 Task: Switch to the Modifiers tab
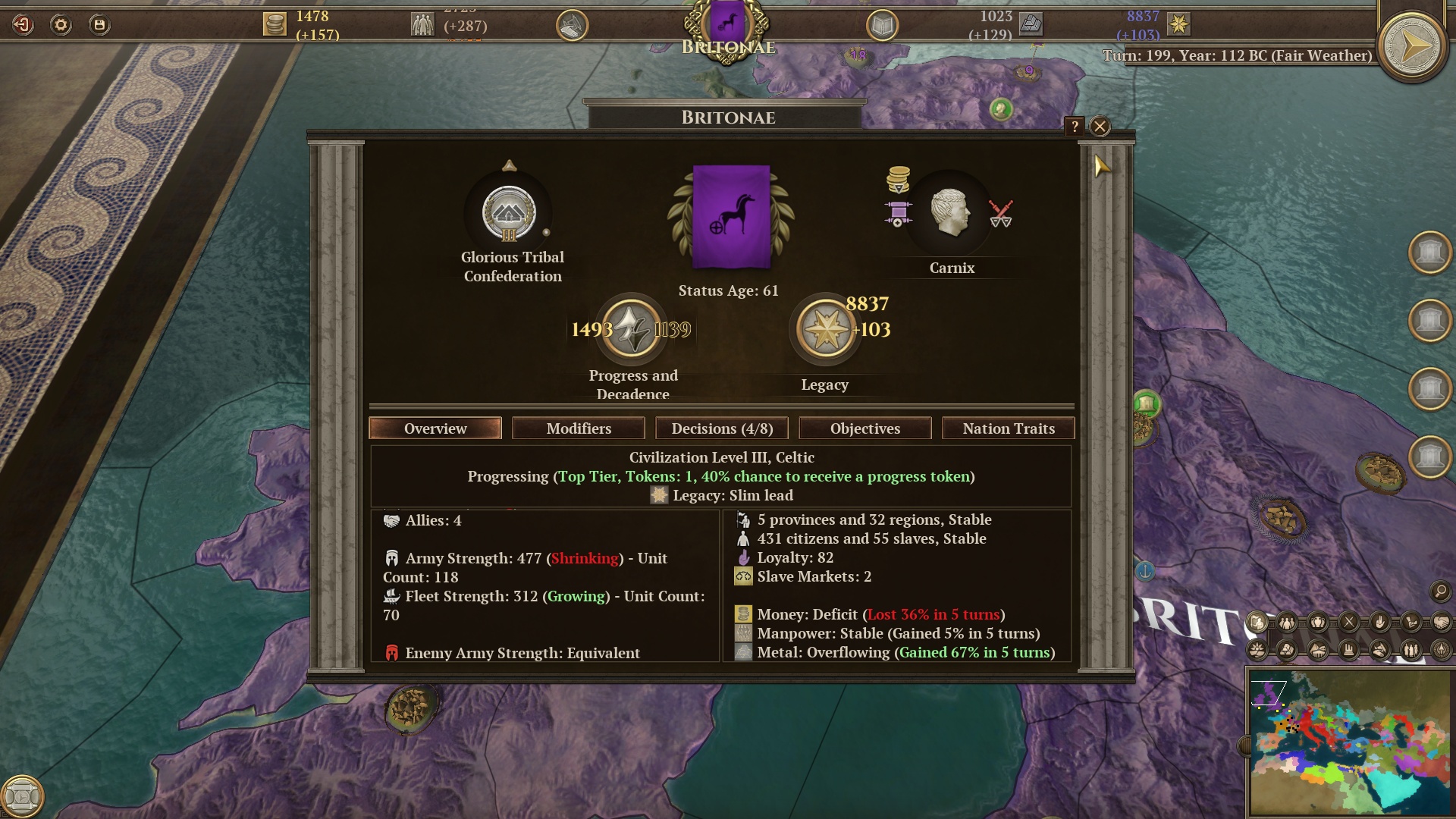coord(579,428)
